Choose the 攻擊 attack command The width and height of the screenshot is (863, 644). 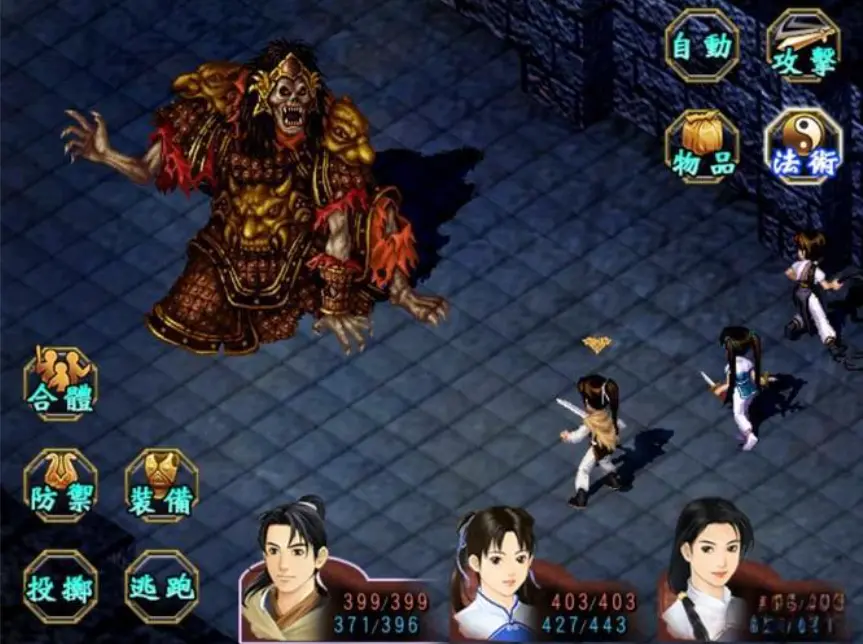tap(803, 45)
